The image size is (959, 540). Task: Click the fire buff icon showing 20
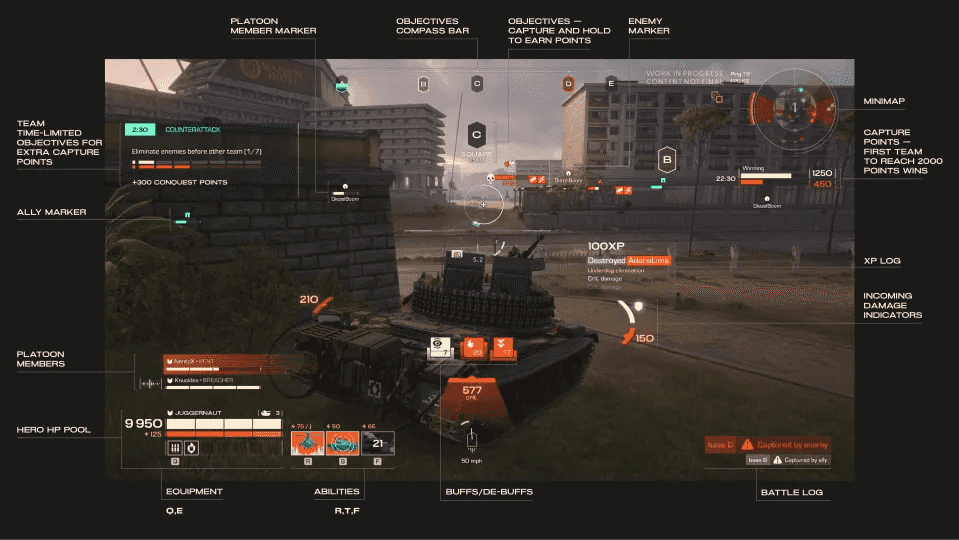476,347
